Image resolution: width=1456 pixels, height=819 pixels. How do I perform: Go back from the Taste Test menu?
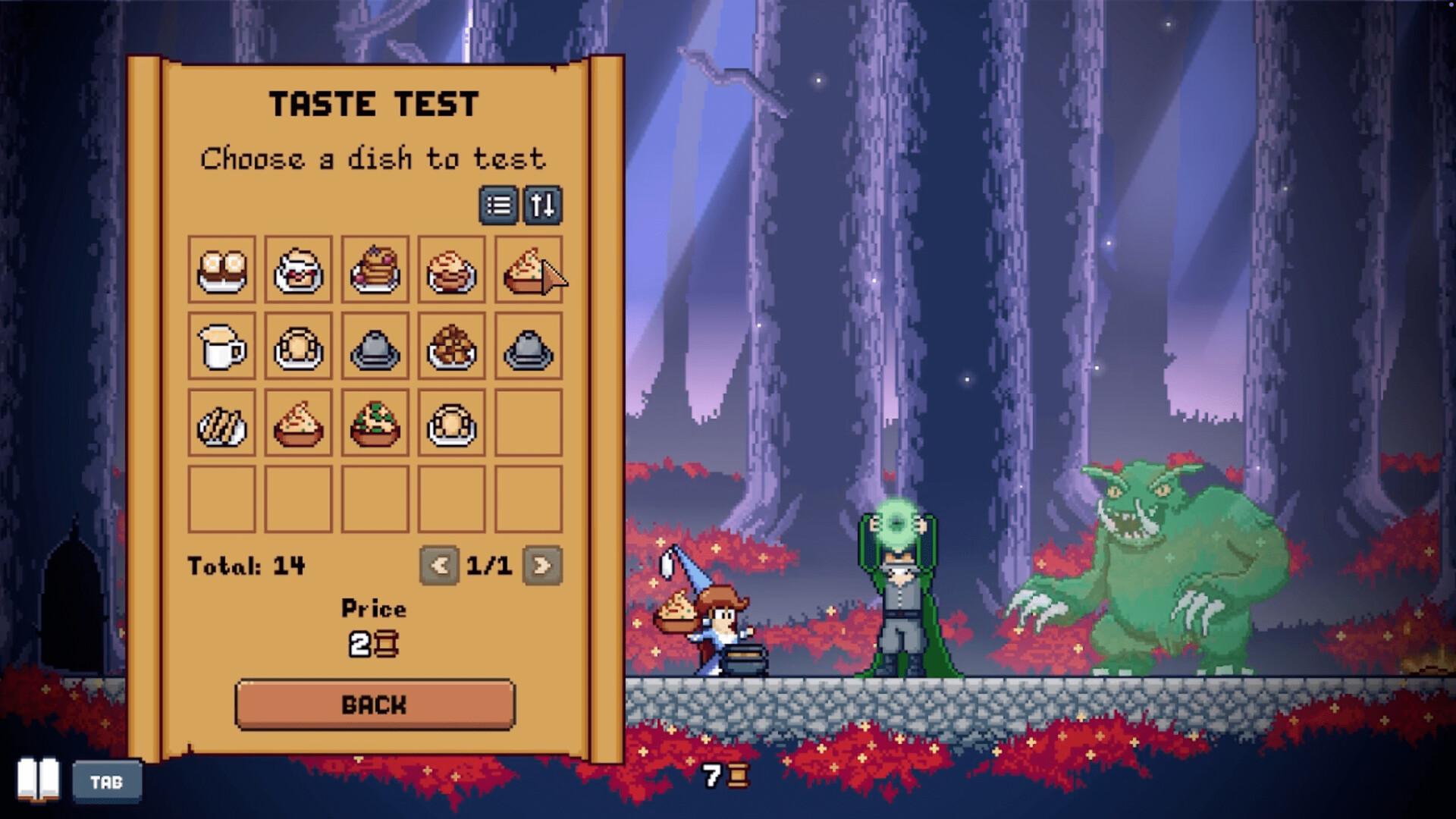[375, 704]
